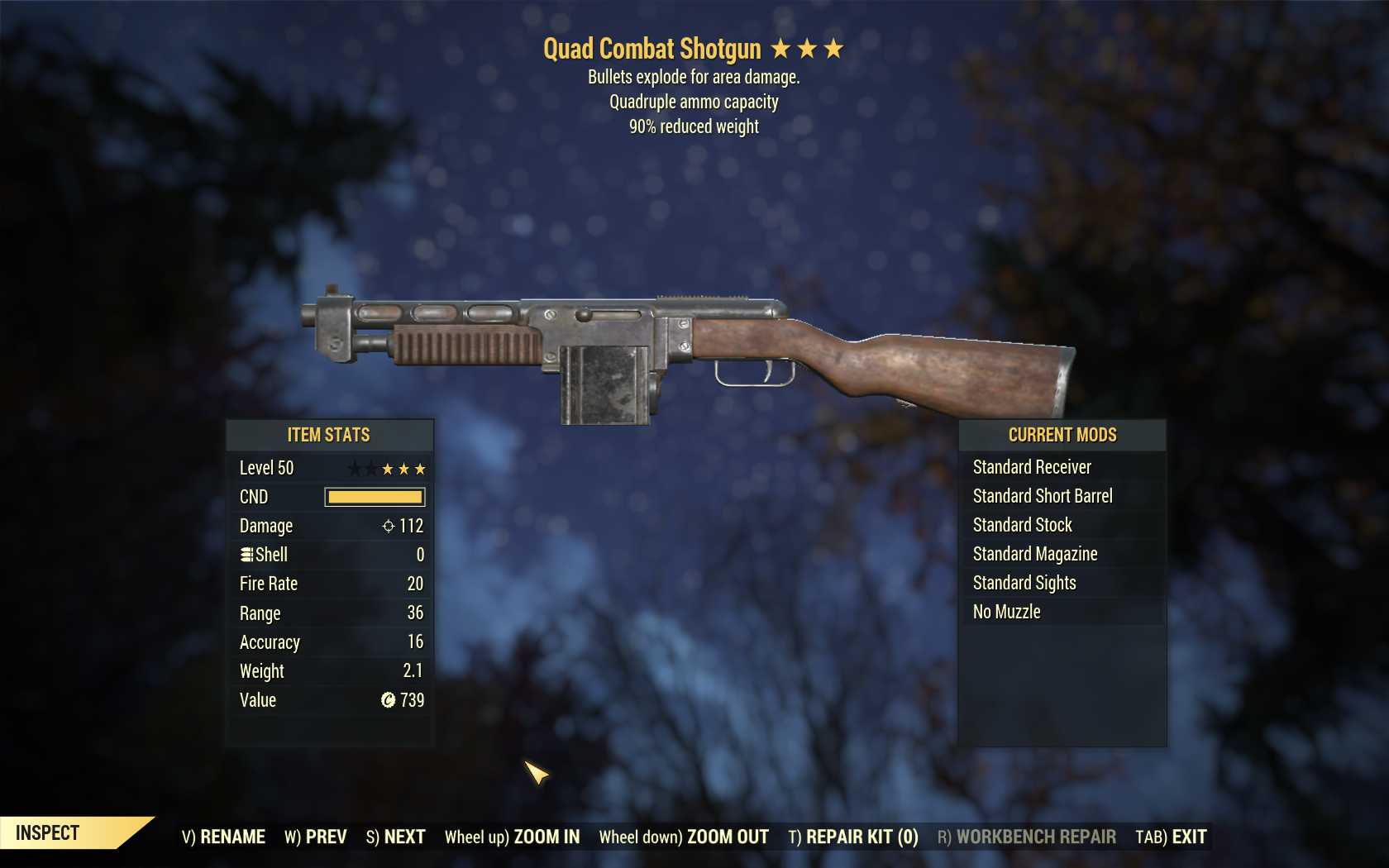The image size is (1389, 868).
Task: Exit the inspect screen
Action: pos(1171,837)
